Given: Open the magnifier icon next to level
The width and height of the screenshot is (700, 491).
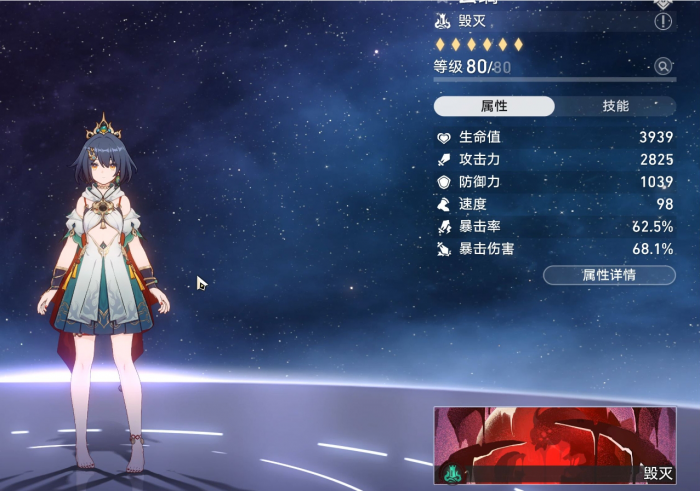Looking at the screenshot, I should (662, 67).
